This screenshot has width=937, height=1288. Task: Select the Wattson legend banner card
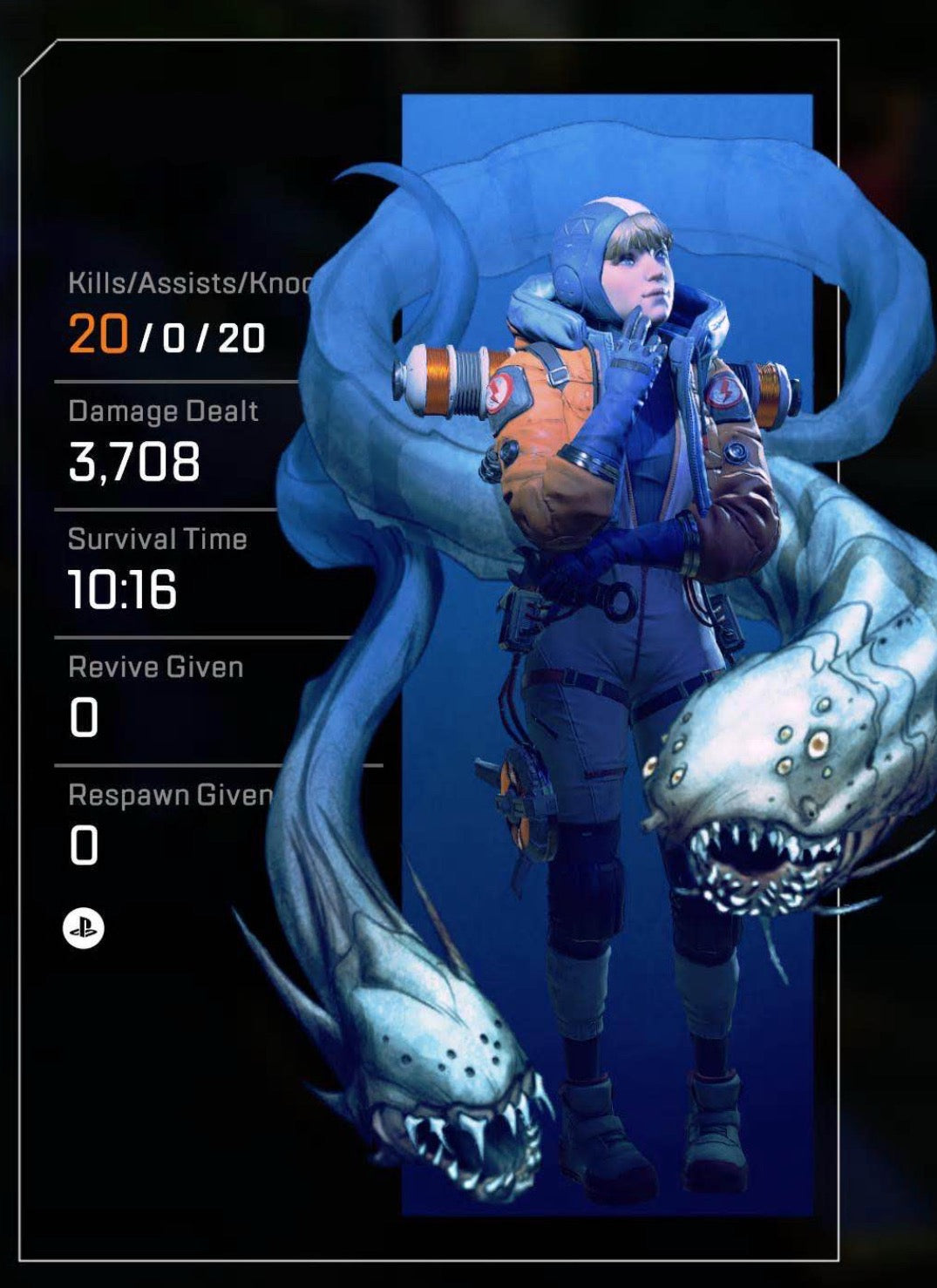coord(607,654)
